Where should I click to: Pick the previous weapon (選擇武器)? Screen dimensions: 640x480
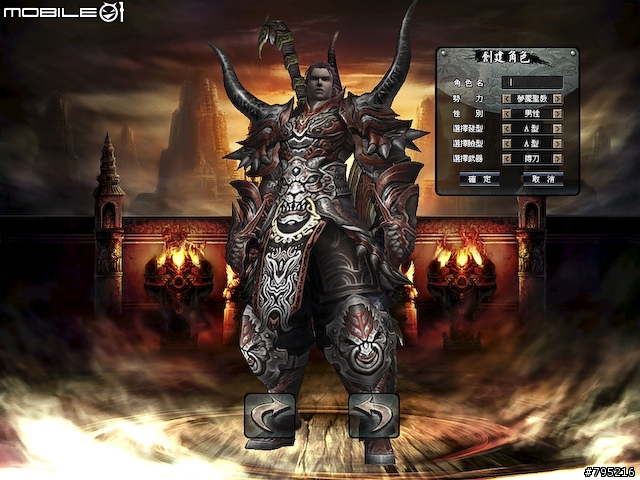click(506, 158)
